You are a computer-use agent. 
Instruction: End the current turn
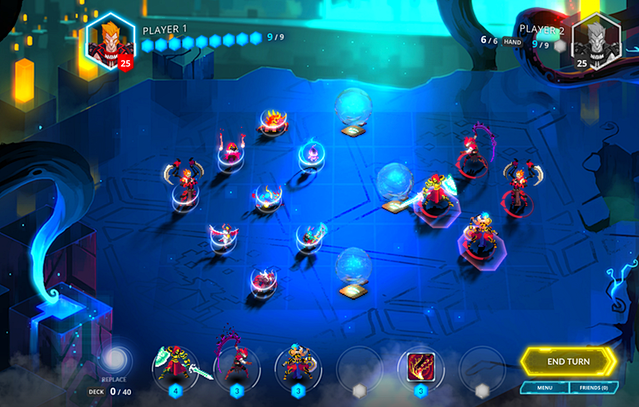[567, 361]
